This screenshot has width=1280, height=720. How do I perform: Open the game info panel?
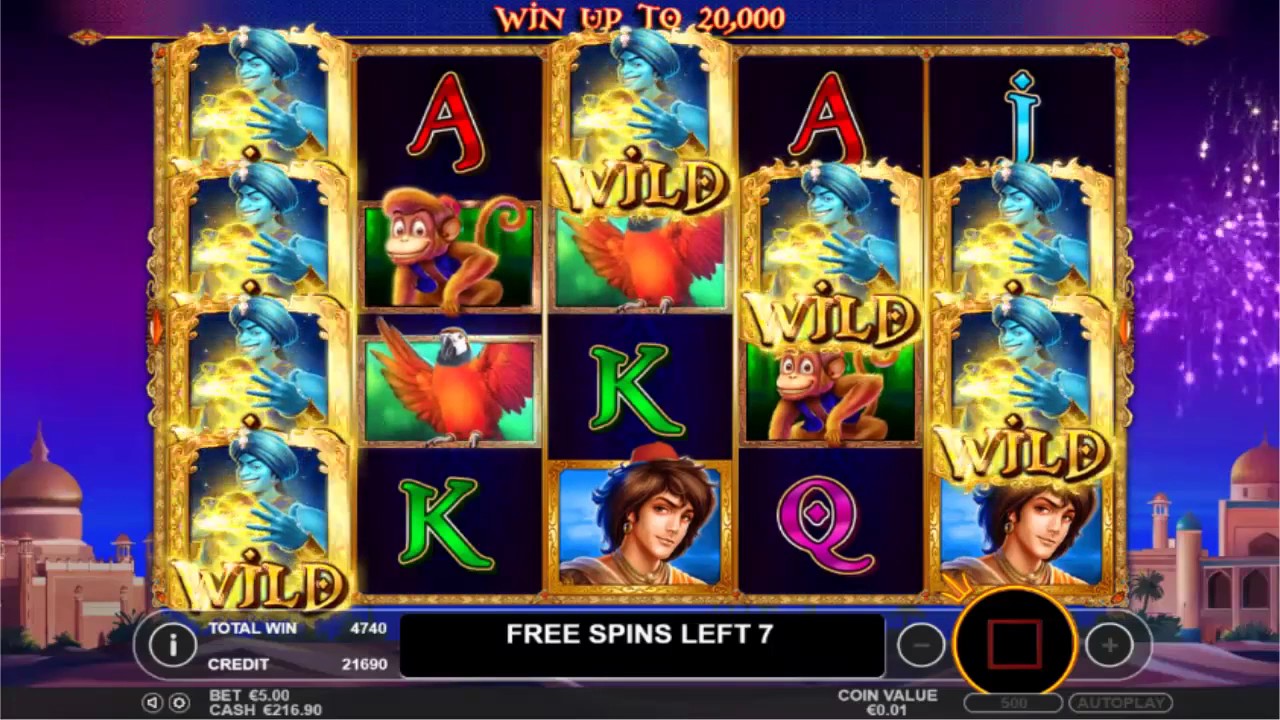tap(172, 645)
